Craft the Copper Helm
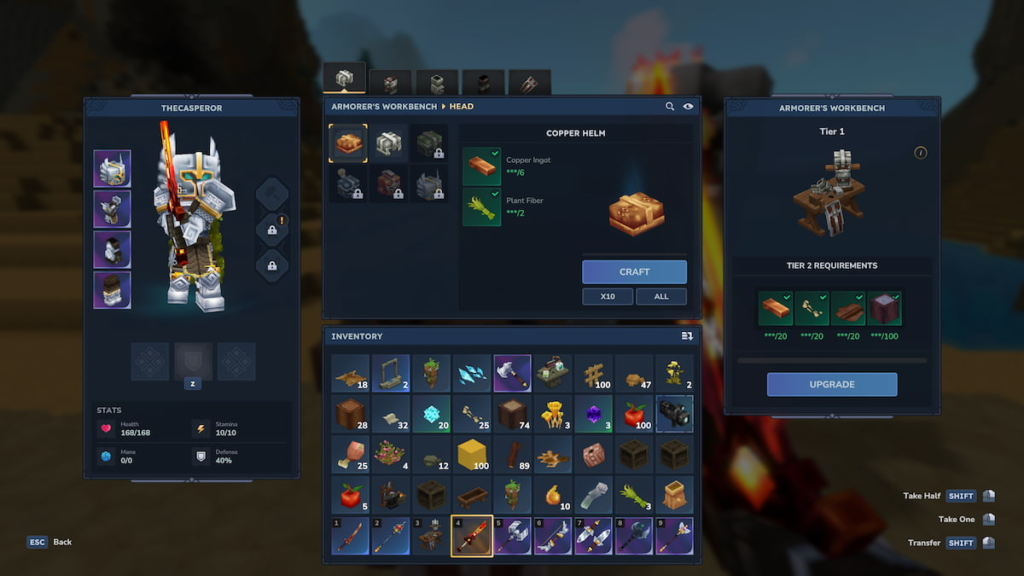 pos(634,272)
